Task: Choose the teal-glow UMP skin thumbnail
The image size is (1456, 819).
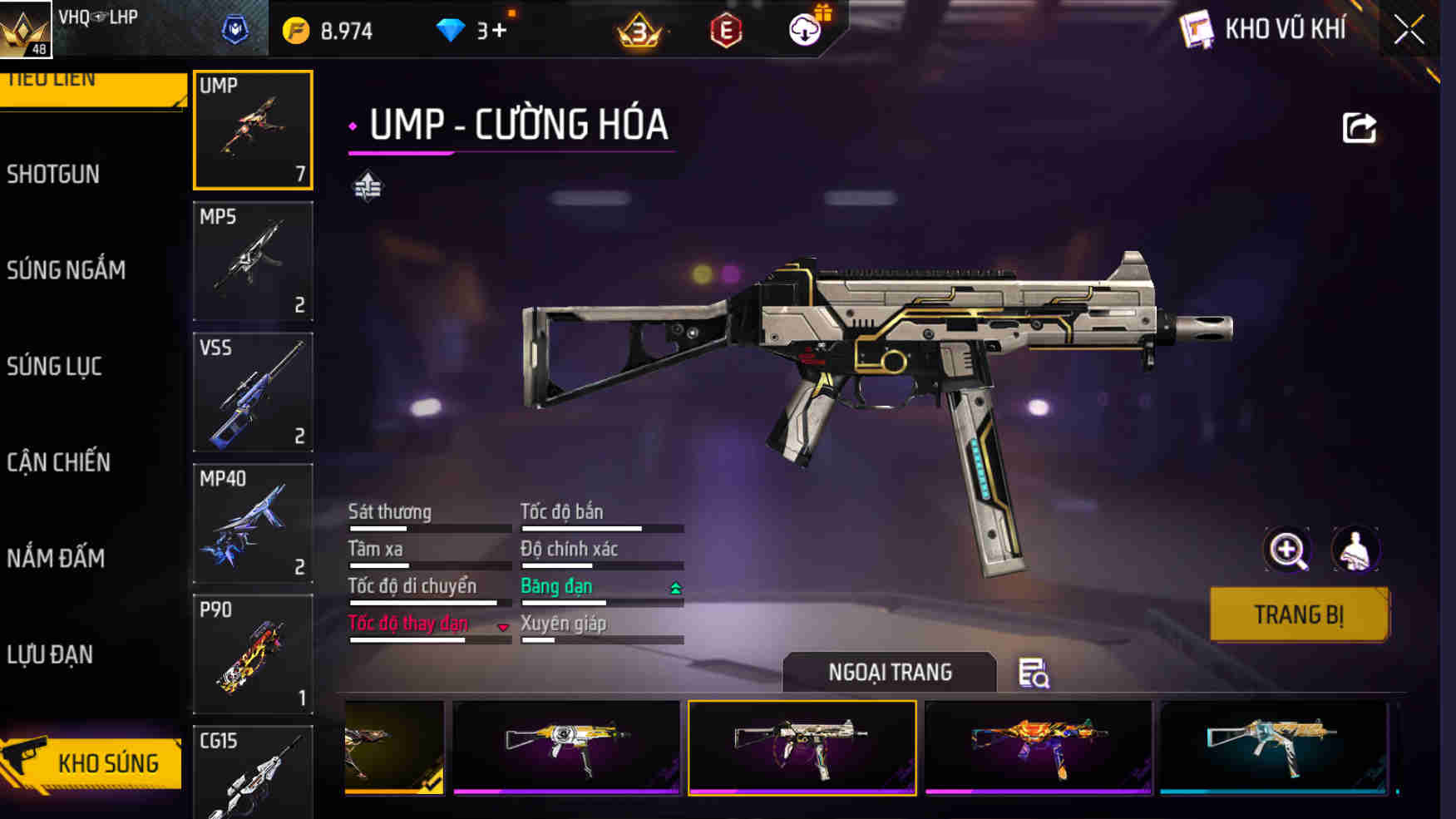Action: [1273, 747]
